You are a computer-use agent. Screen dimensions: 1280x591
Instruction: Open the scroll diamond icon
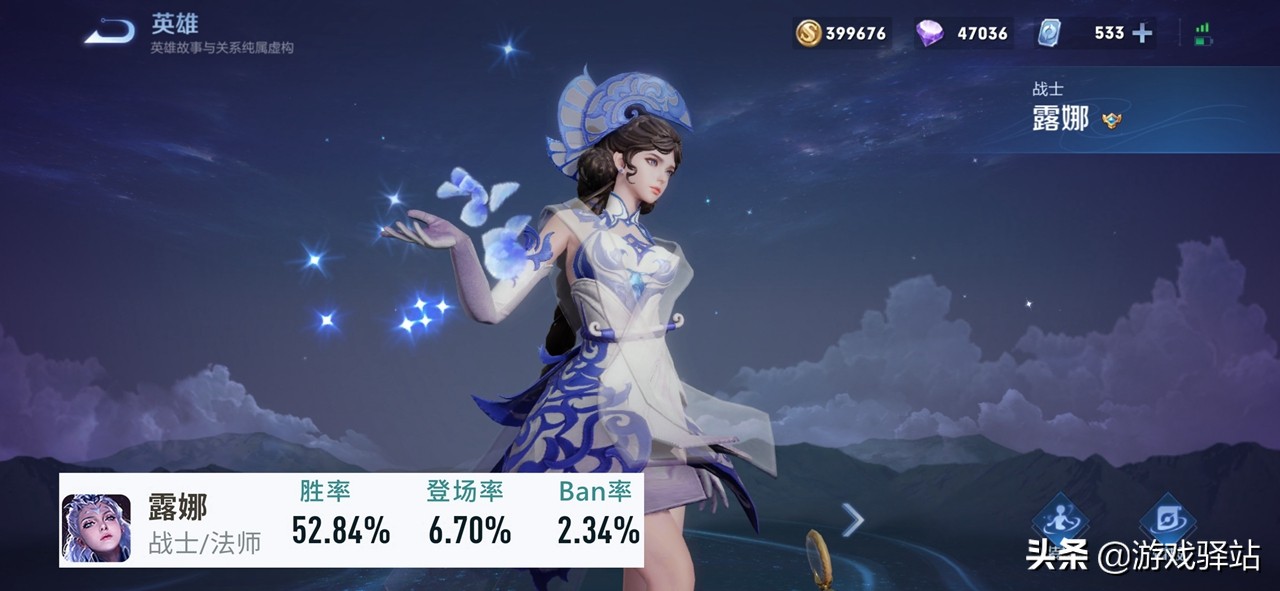(1168, 519)
